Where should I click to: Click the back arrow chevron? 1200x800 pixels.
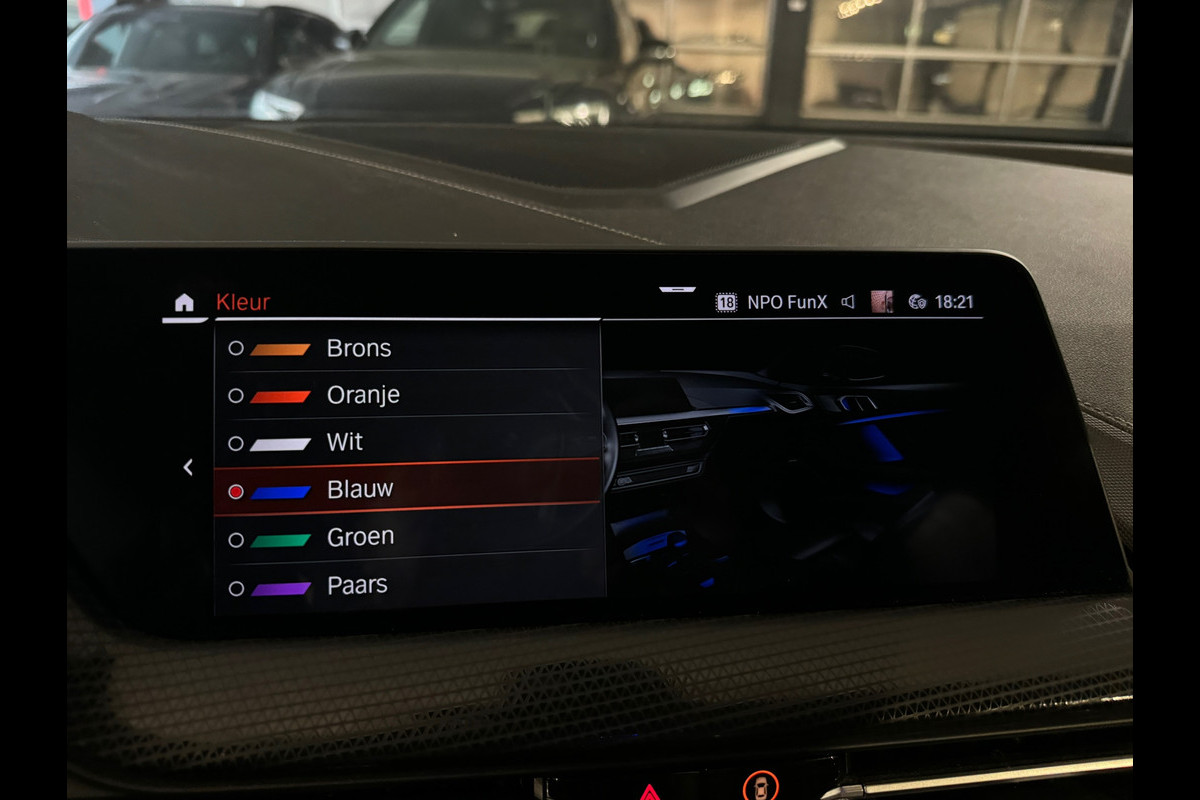(187, 467)
